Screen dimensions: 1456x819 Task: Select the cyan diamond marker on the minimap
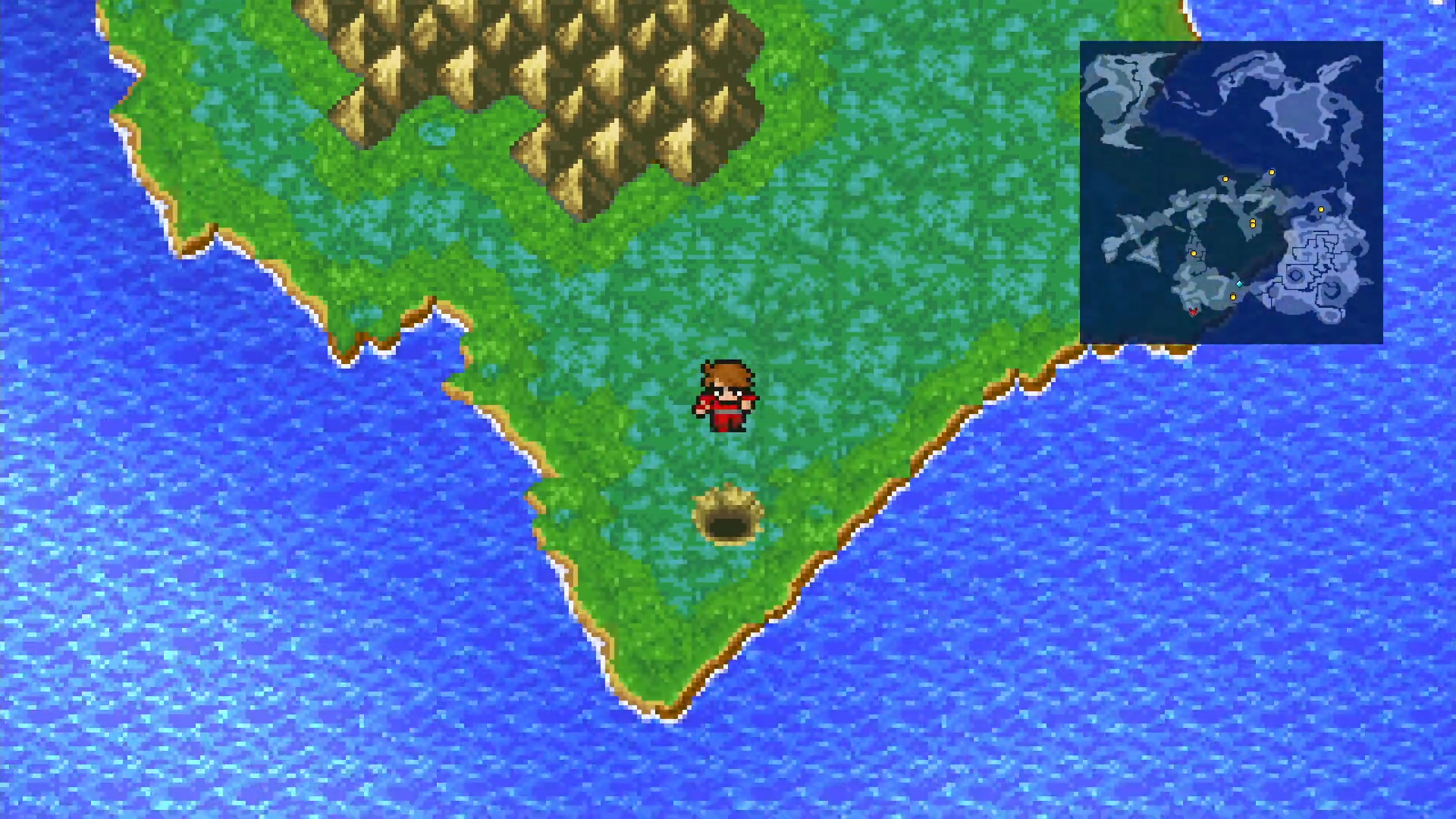click(1239, 284)
